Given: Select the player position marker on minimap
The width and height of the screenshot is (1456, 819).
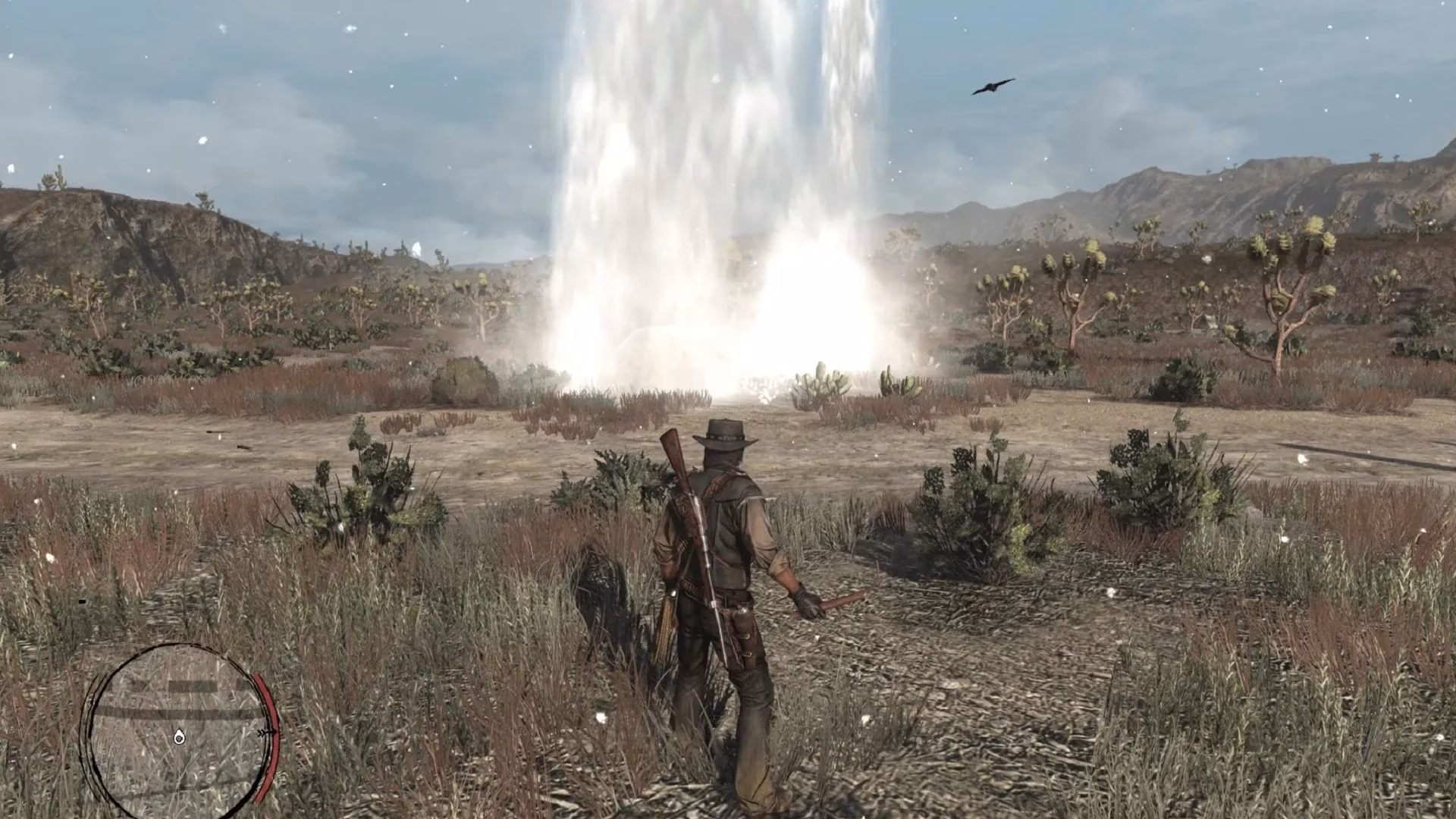Looking at the screenshot, I should click(180, 739).
